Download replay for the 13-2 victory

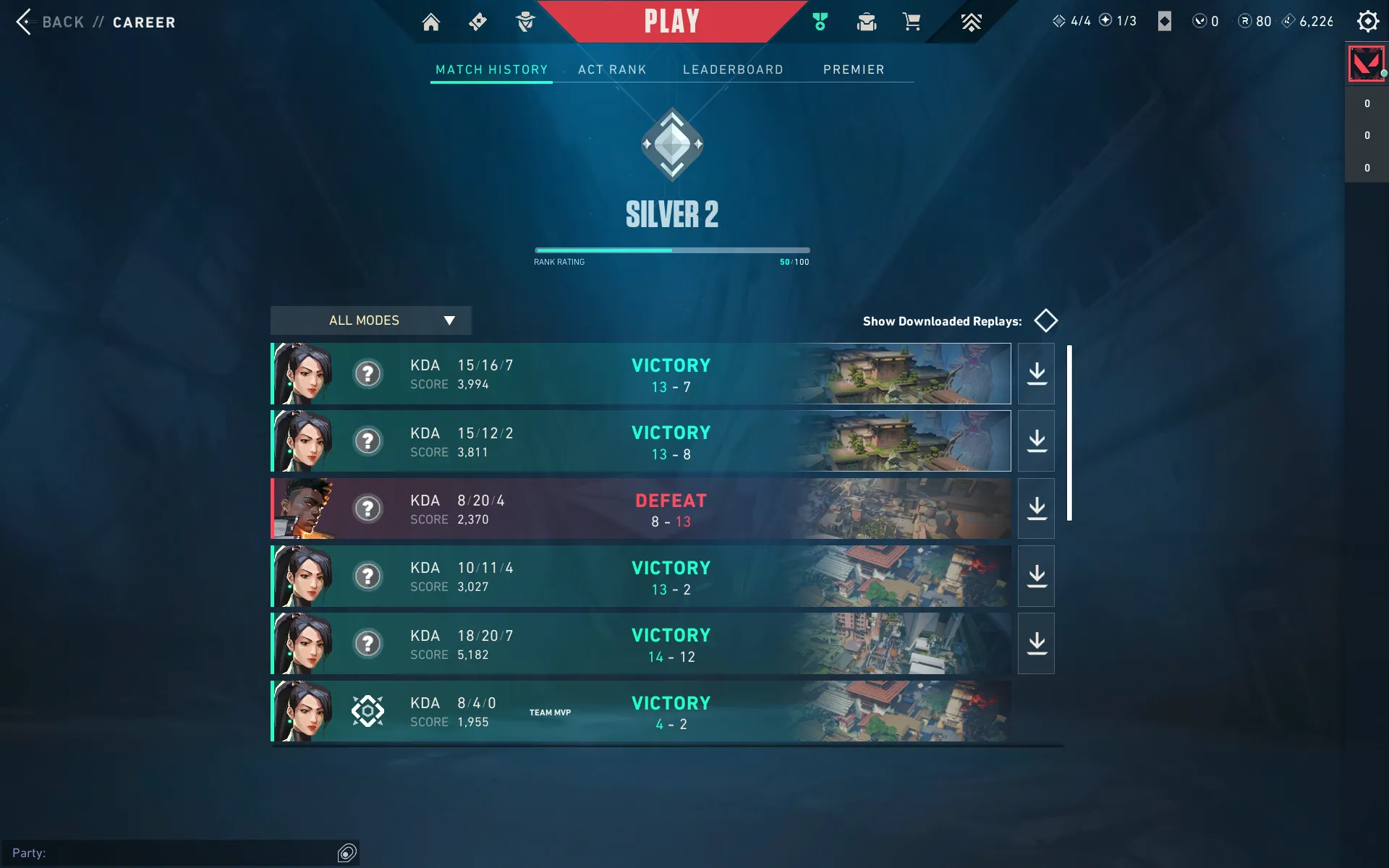tap(1037, 576)
